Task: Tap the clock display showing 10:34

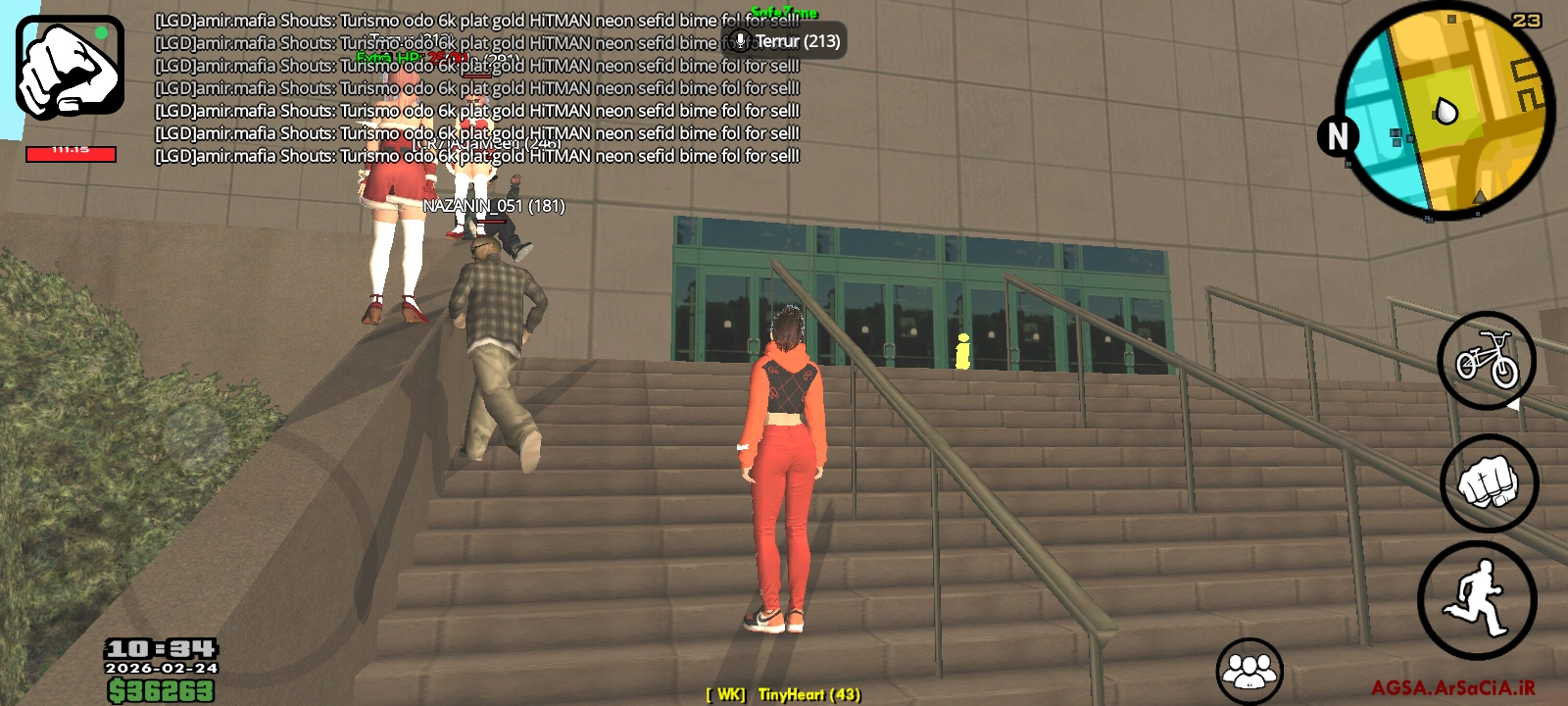Action: (x=160, y=647)
